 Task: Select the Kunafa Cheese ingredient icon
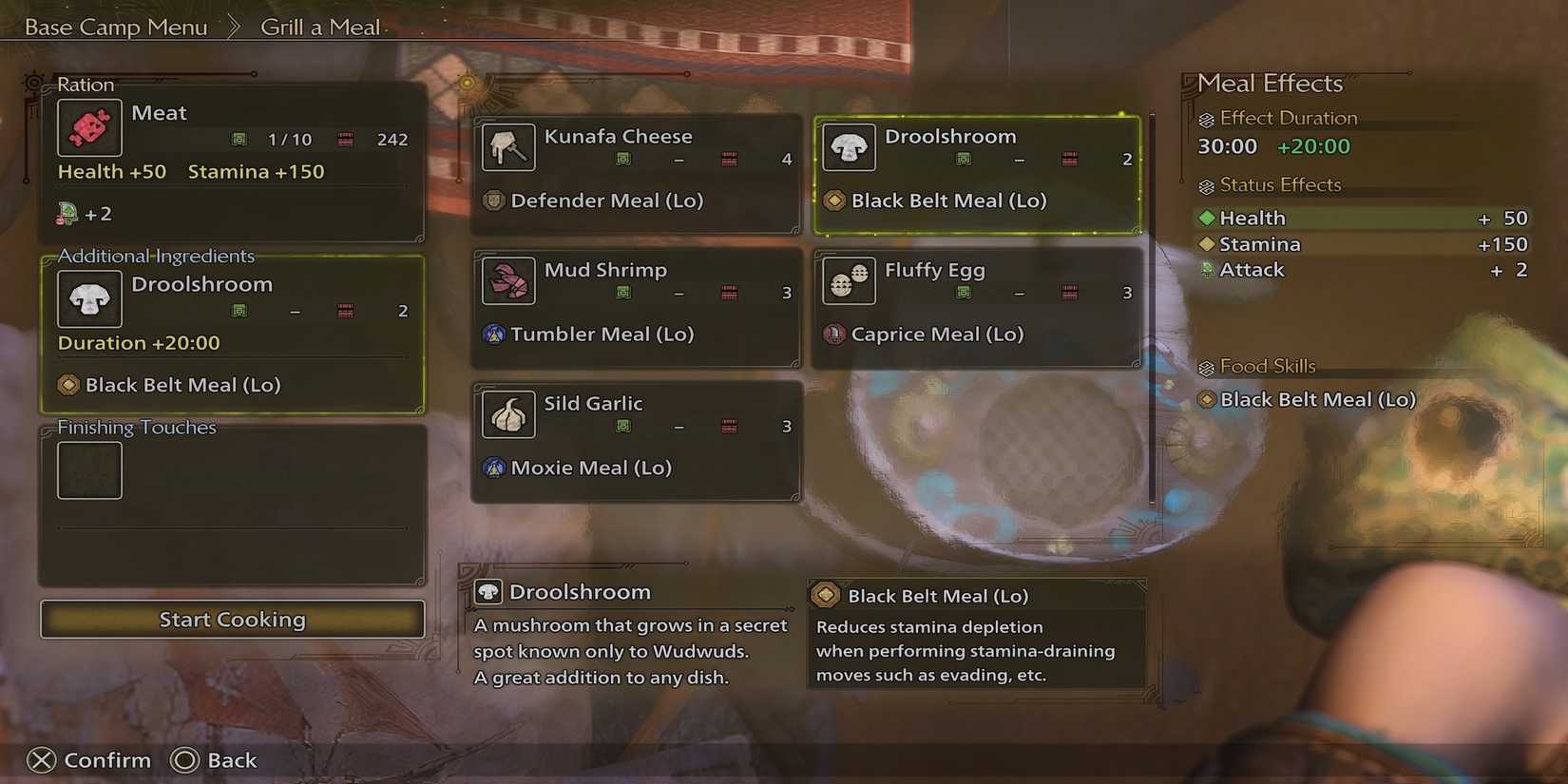pos(507,148)
